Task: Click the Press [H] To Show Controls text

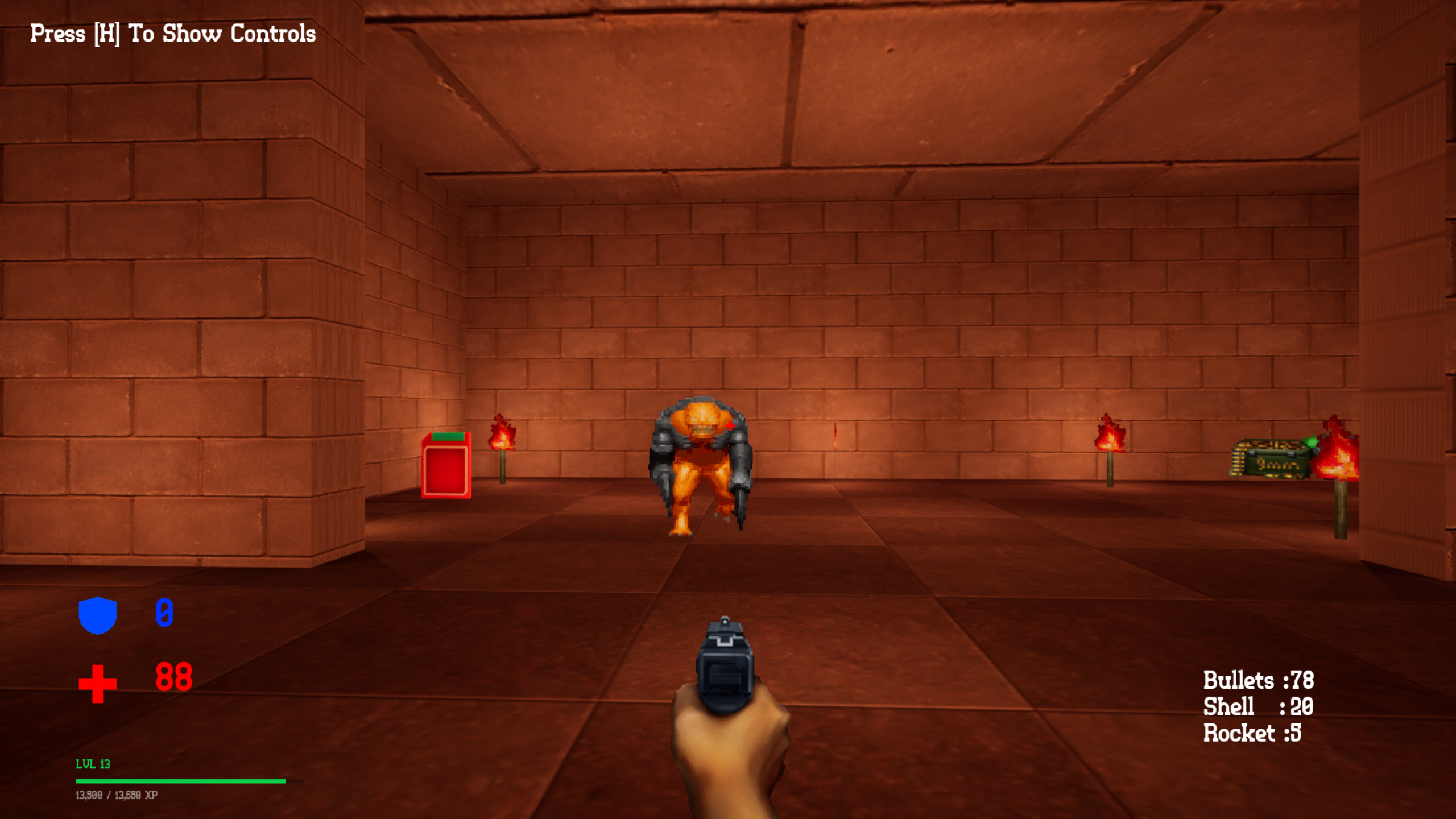Action: click(x=171, y=33)
